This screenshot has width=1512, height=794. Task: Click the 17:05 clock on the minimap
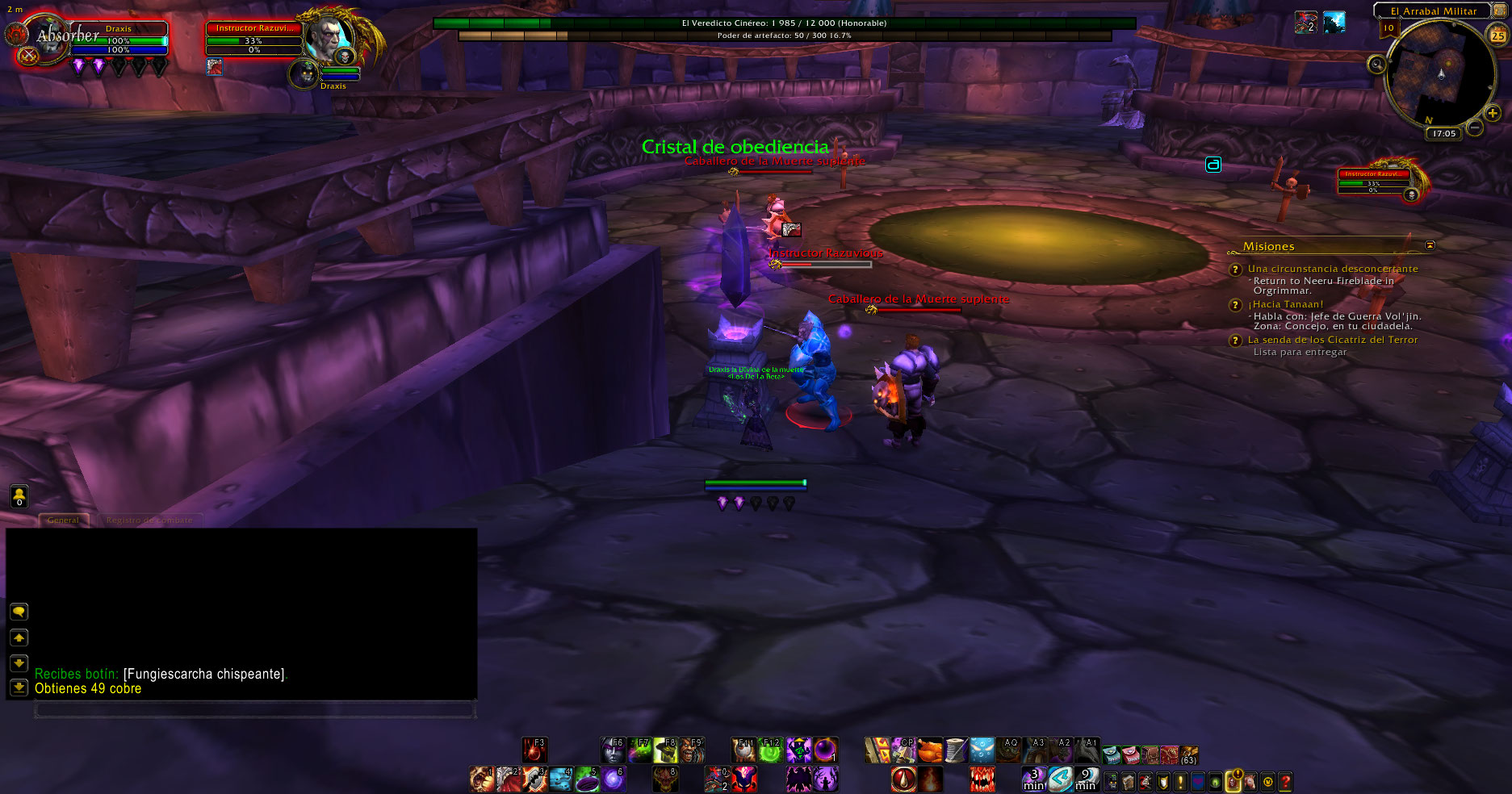pyautogui.click(x=1444, y=134)
